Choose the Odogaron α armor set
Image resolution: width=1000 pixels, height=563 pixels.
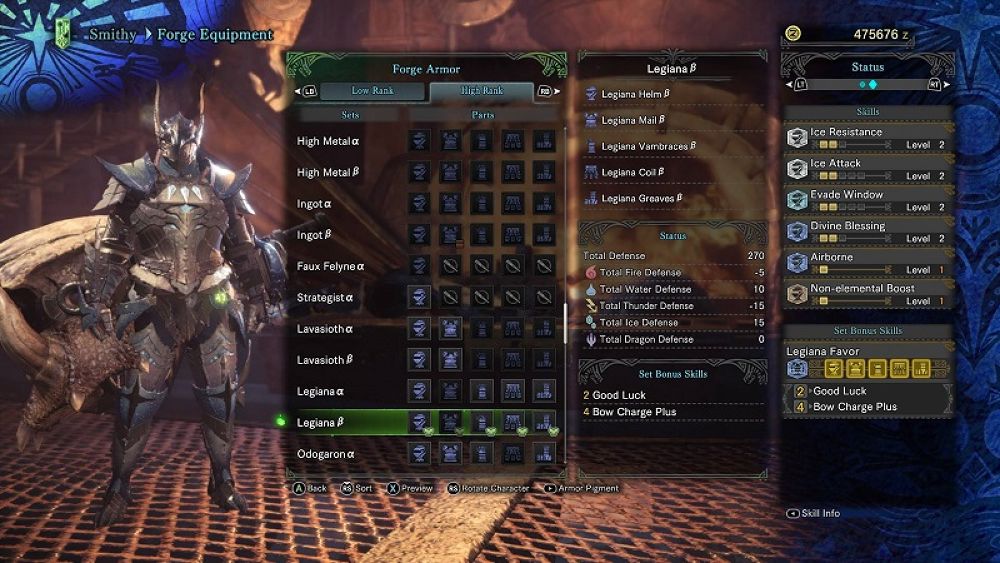click(325, 454)
